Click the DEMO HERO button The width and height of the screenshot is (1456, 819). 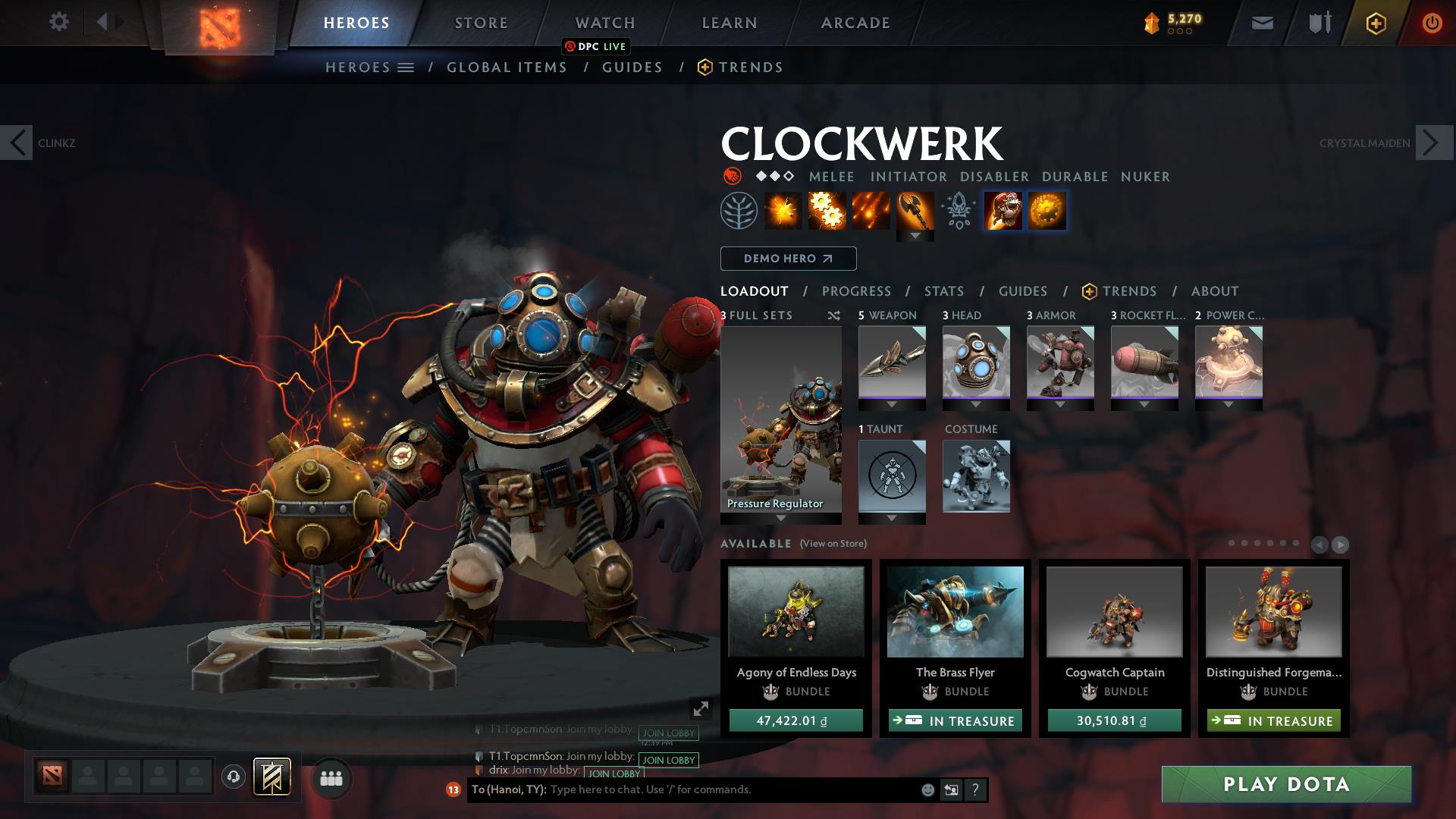[787, 259]
